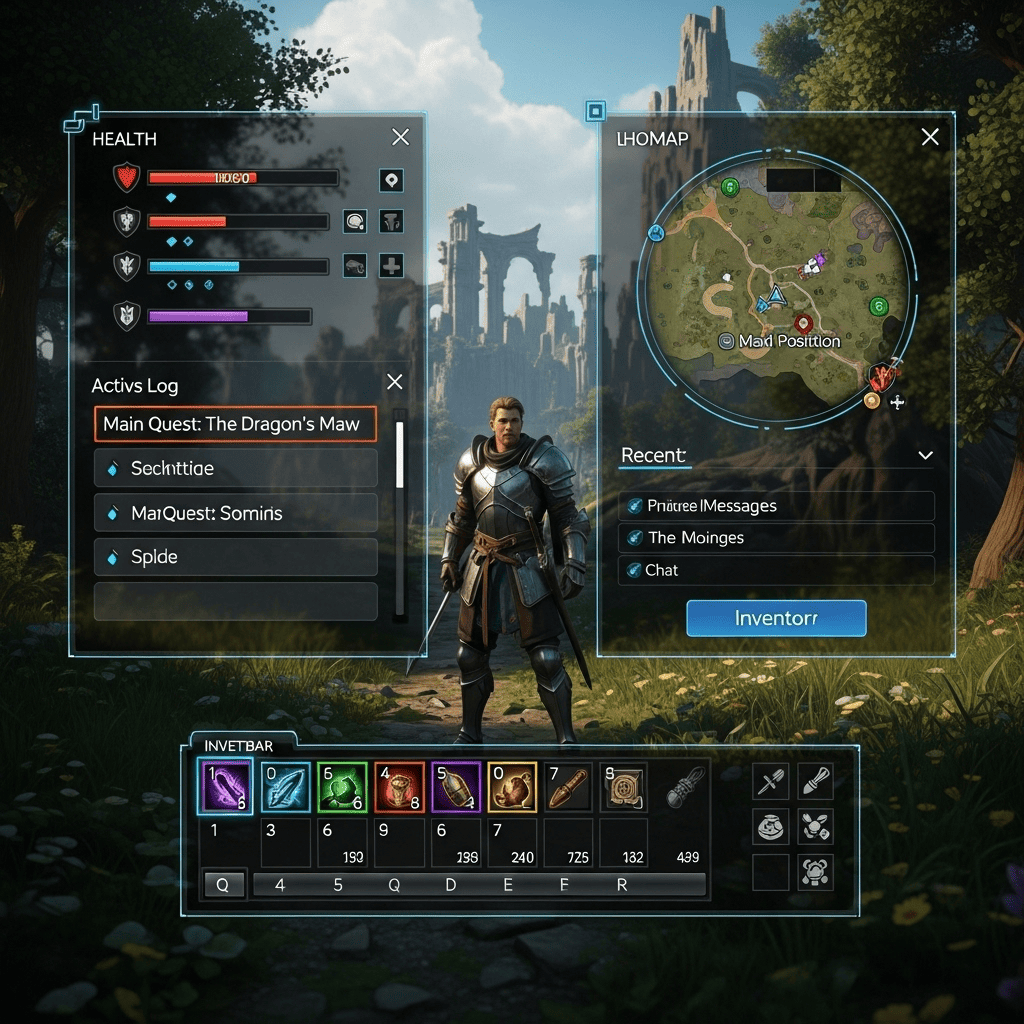The width and height of the screenshot is (1024, 1024).
Task: Select the green potion hotbar slot
Action: pos(342,787)
